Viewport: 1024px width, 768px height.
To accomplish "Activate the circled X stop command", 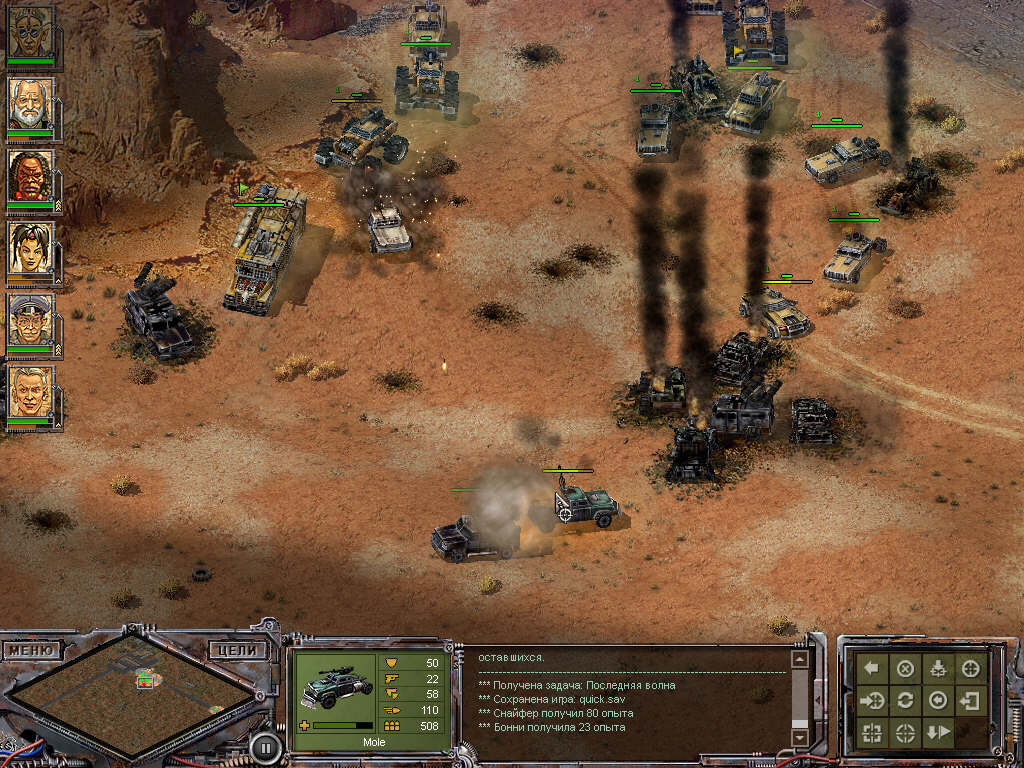I will 905,668.
